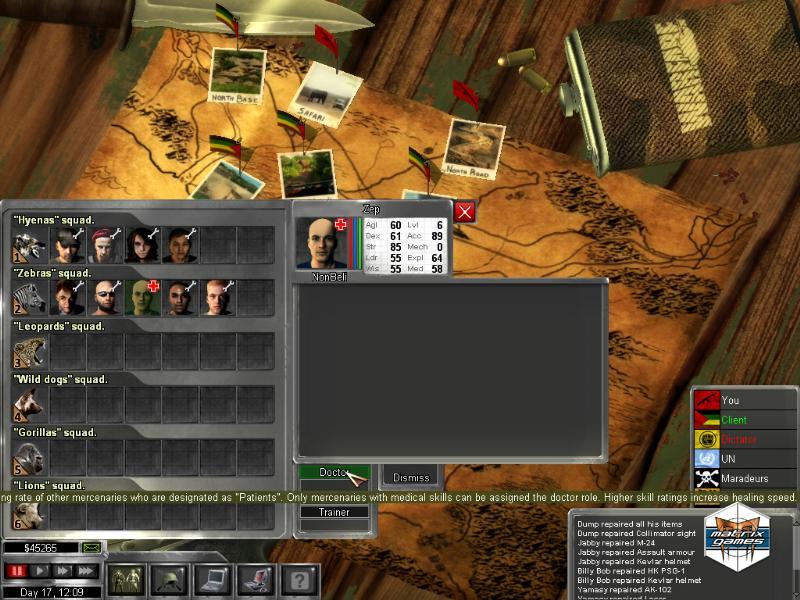Select the Gorillas squad icon
The height and width of the screenshot is (600, 800).
(29, 458)
